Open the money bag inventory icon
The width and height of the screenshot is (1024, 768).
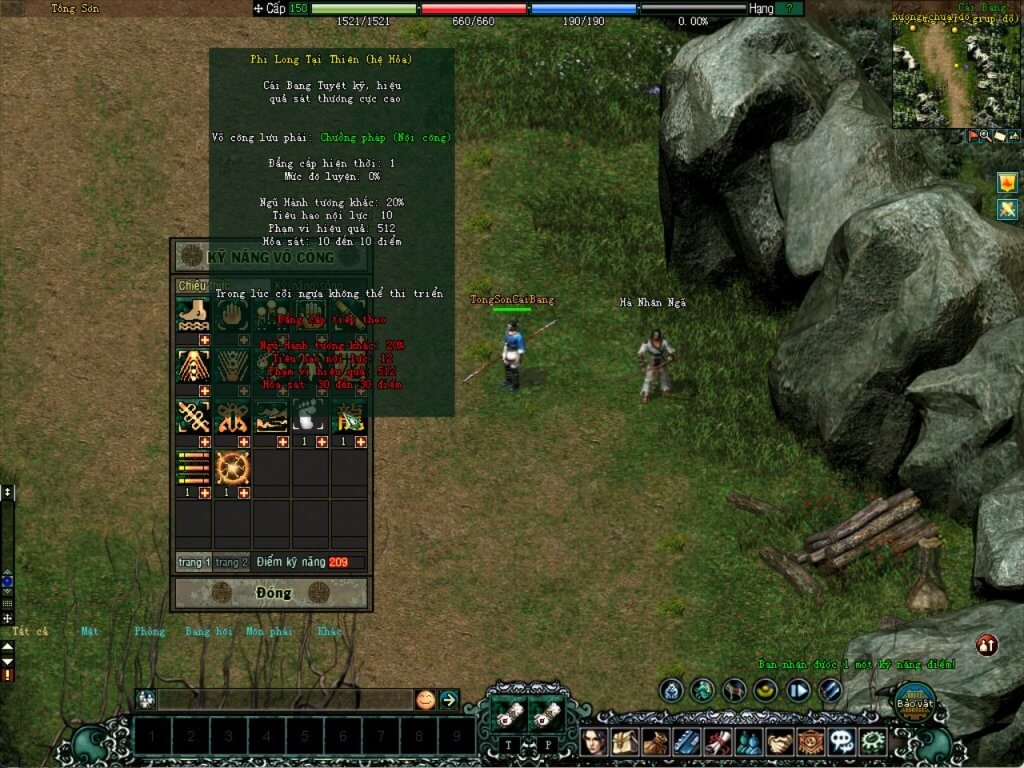pos(656,742)
